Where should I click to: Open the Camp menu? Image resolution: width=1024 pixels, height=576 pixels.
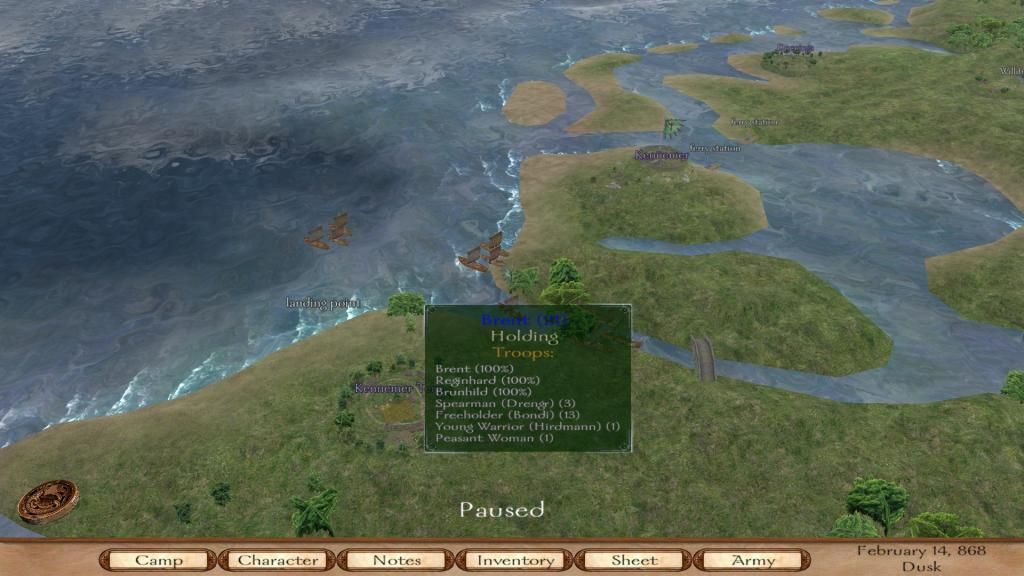(x=158, y=560)
